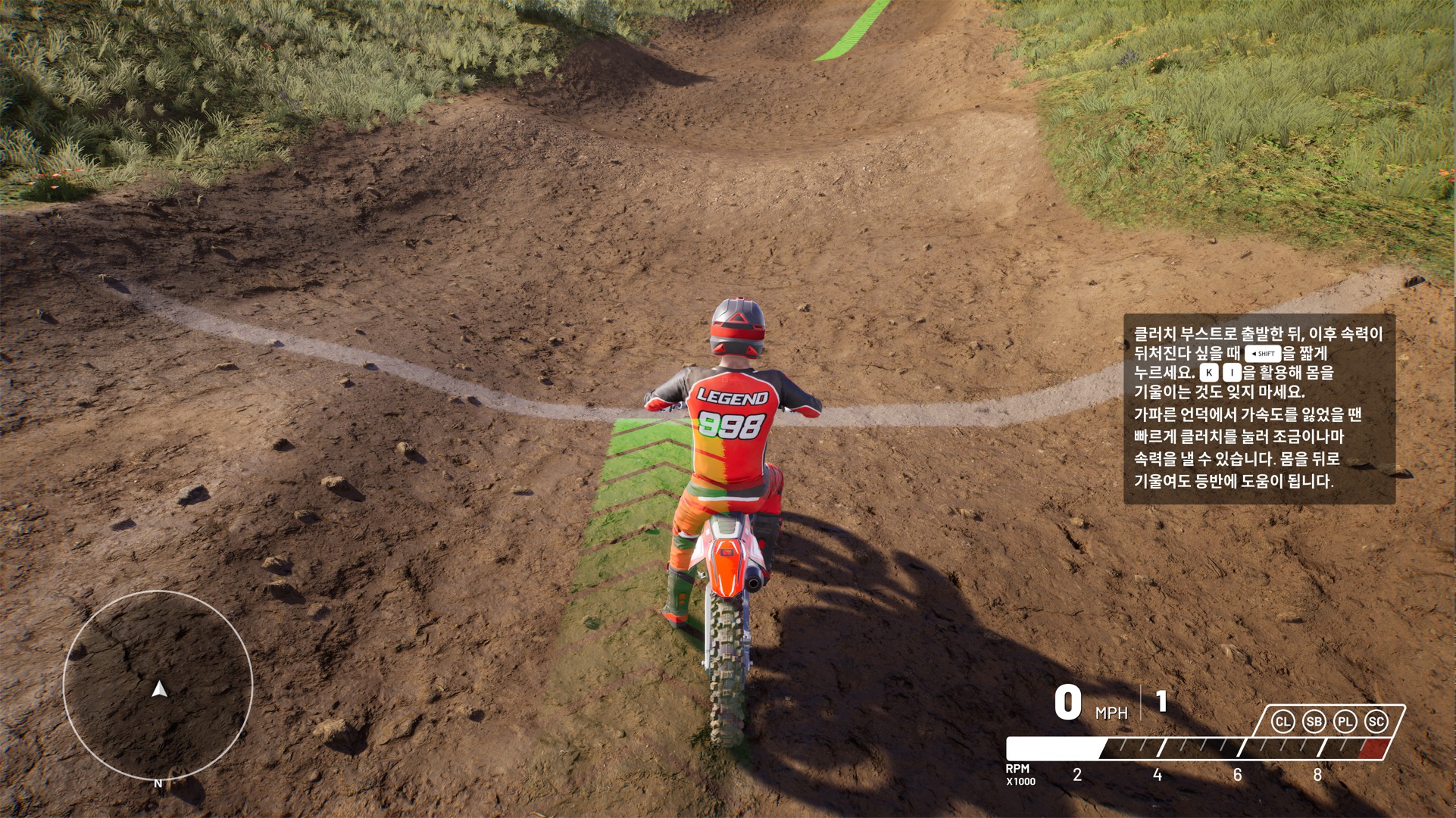Select the SC indicator icon
Image resolution: width=1456 pixels, height=818 pixels.
coord(1376,722)
